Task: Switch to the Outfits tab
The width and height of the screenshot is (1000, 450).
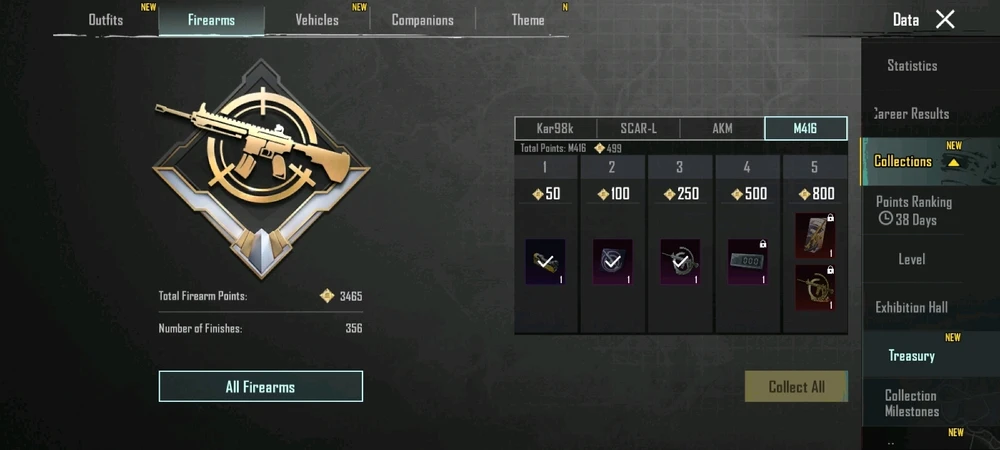Action: pyautogui.click(x=106, y=20)
